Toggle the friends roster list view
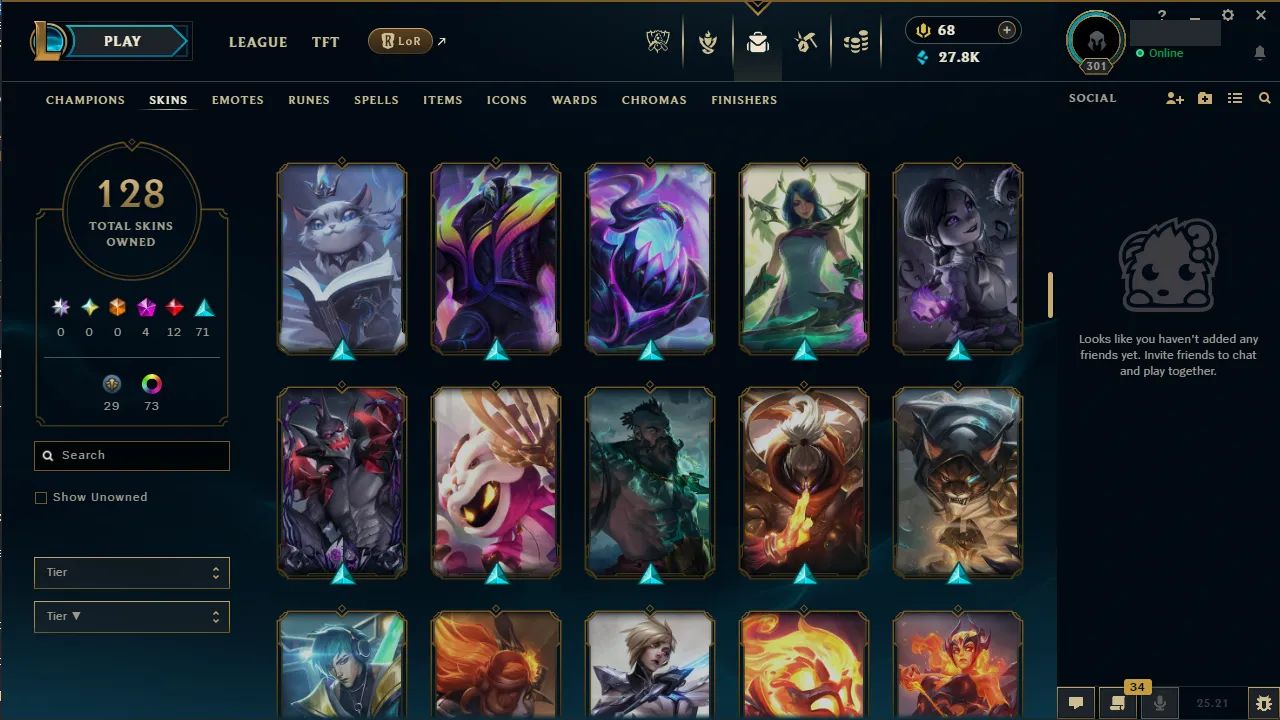1280x720 pixels. pyautogui.click(x=1235, y=98)
